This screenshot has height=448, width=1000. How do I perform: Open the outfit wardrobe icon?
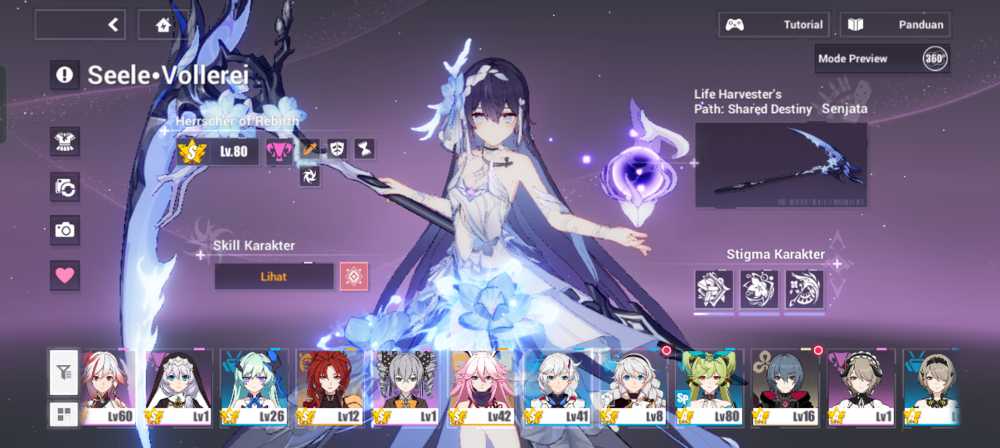click(x=65, y=142)
